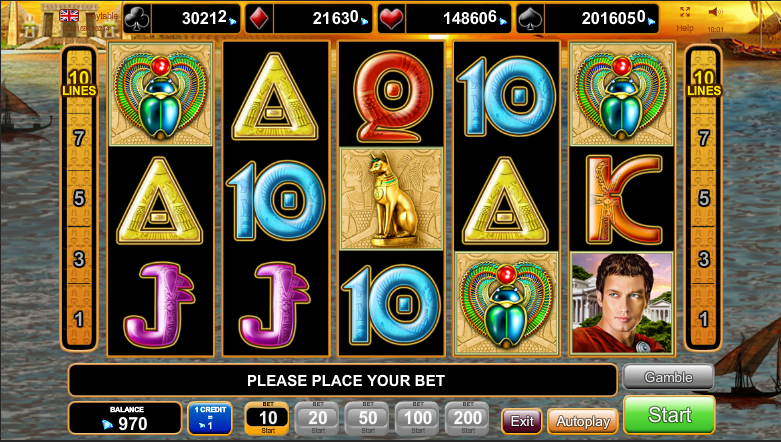Exit the slot game

[522, 421]
